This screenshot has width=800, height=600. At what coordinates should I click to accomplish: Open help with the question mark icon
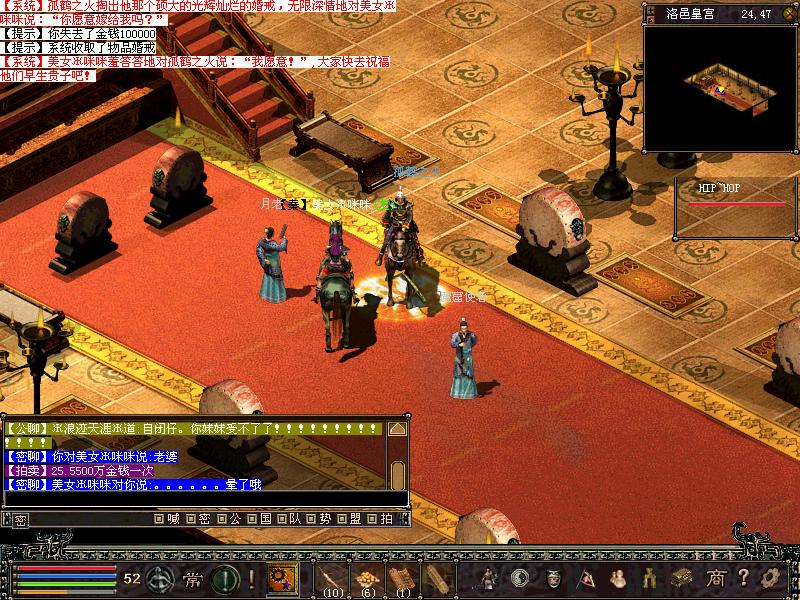743,577
